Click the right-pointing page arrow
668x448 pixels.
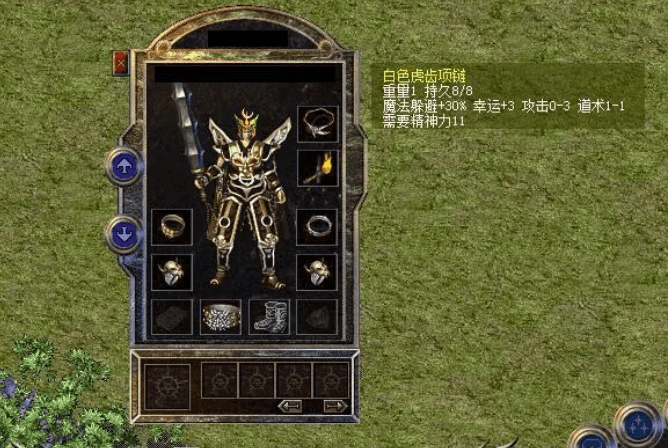pos(336,406)
